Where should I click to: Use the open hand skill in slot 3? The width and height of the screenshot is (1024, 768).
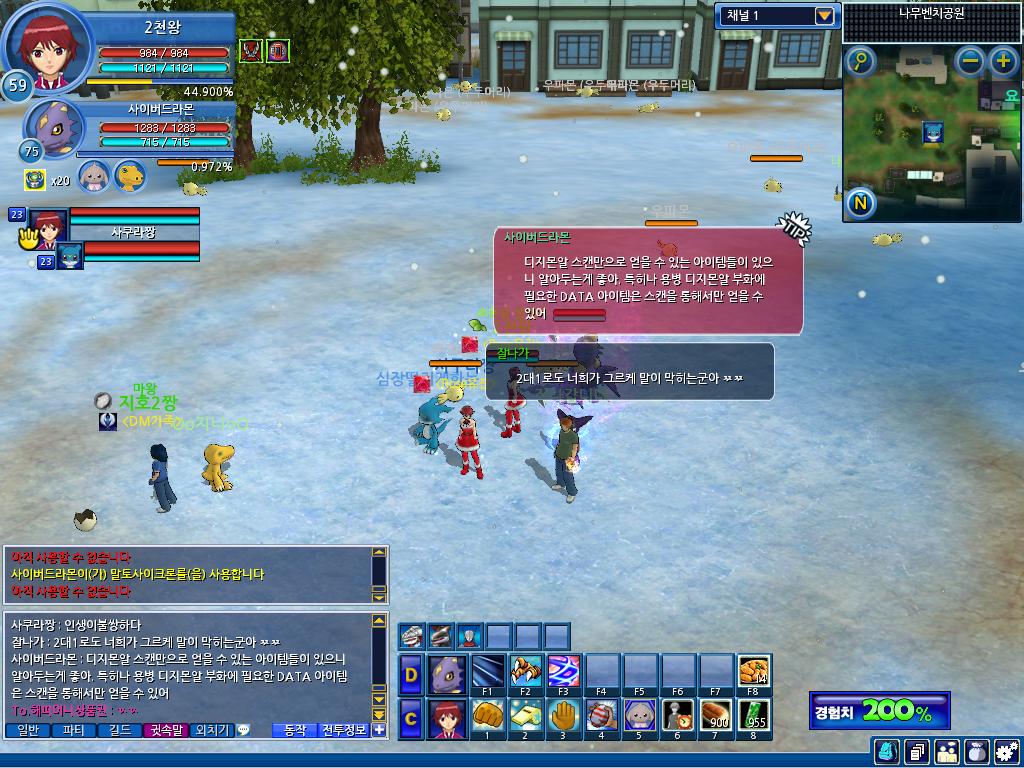click(x=563, y=716)
